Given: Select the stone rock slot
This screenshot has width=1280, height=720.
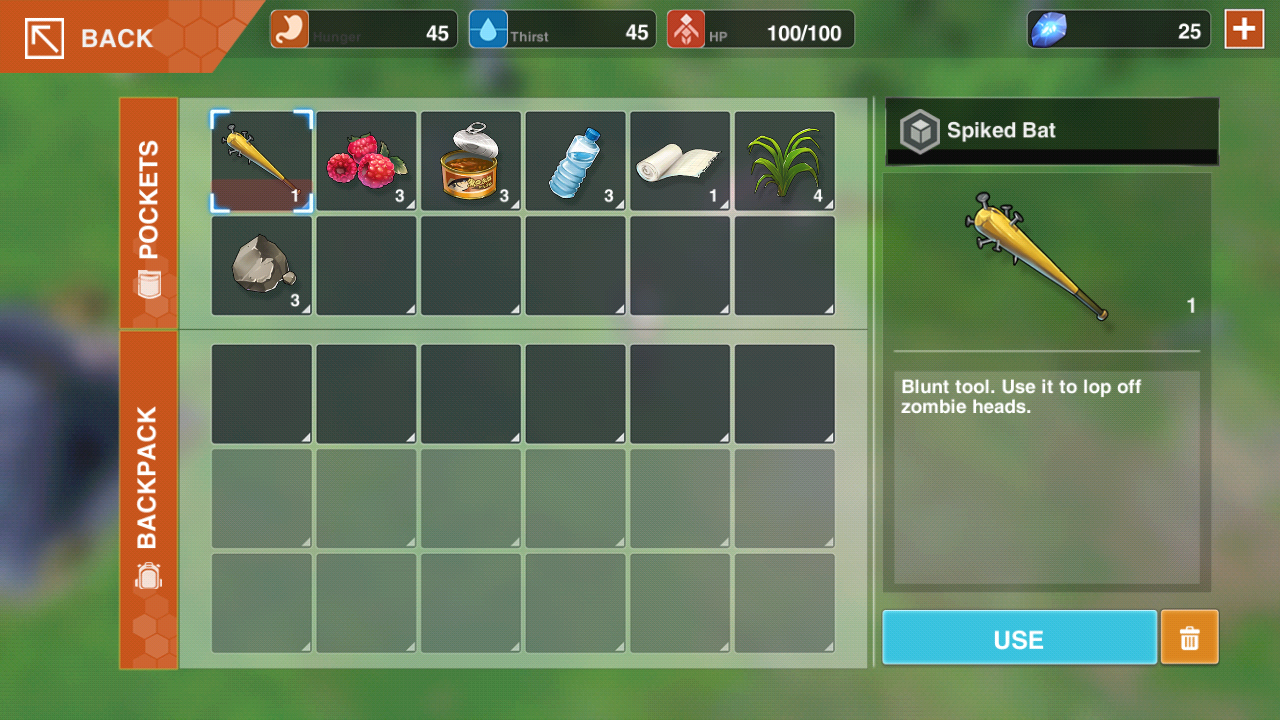Looking at the screenshot, I should point(262,266).
